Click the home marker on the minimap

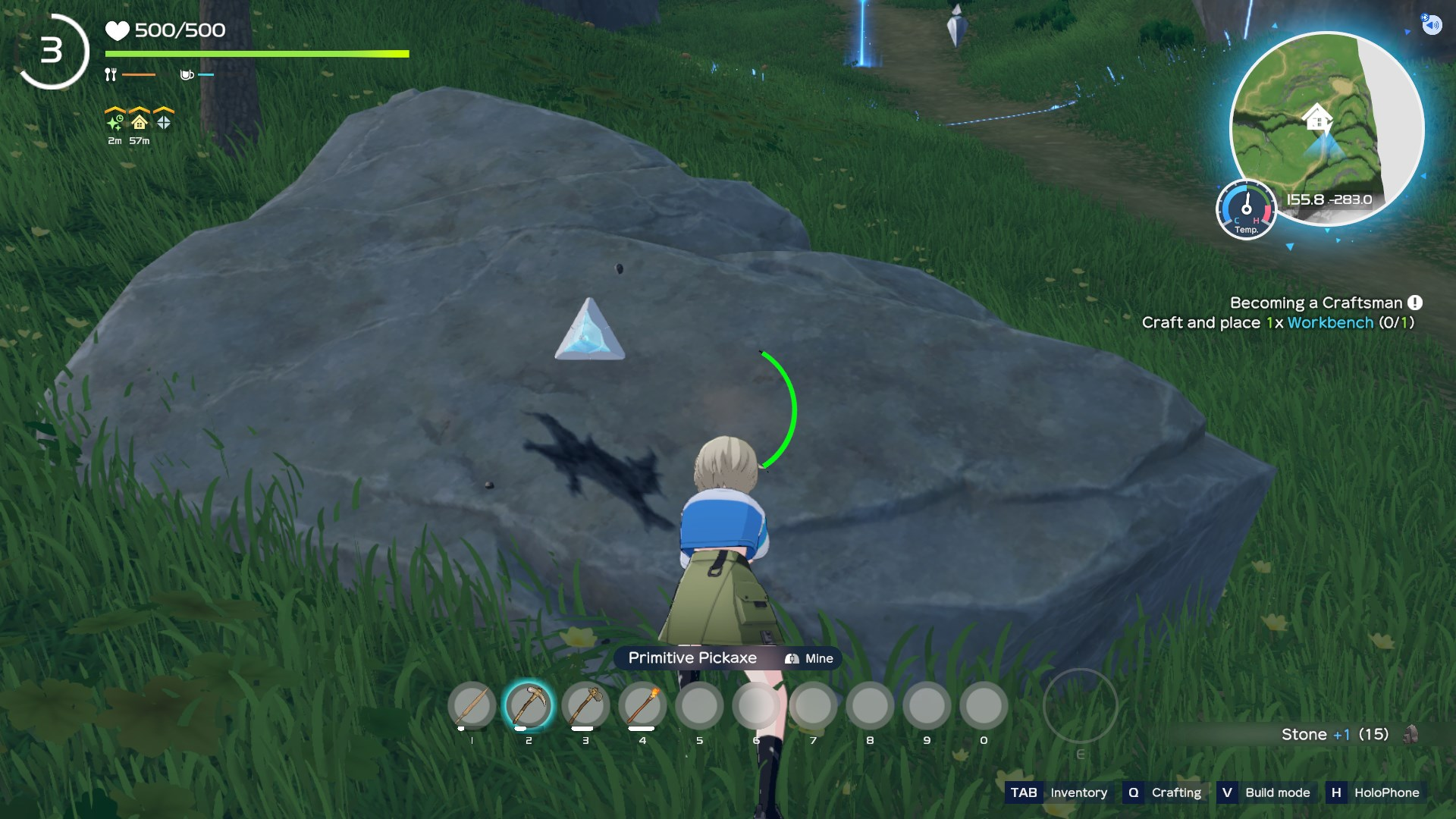[x=1317, y=118]
